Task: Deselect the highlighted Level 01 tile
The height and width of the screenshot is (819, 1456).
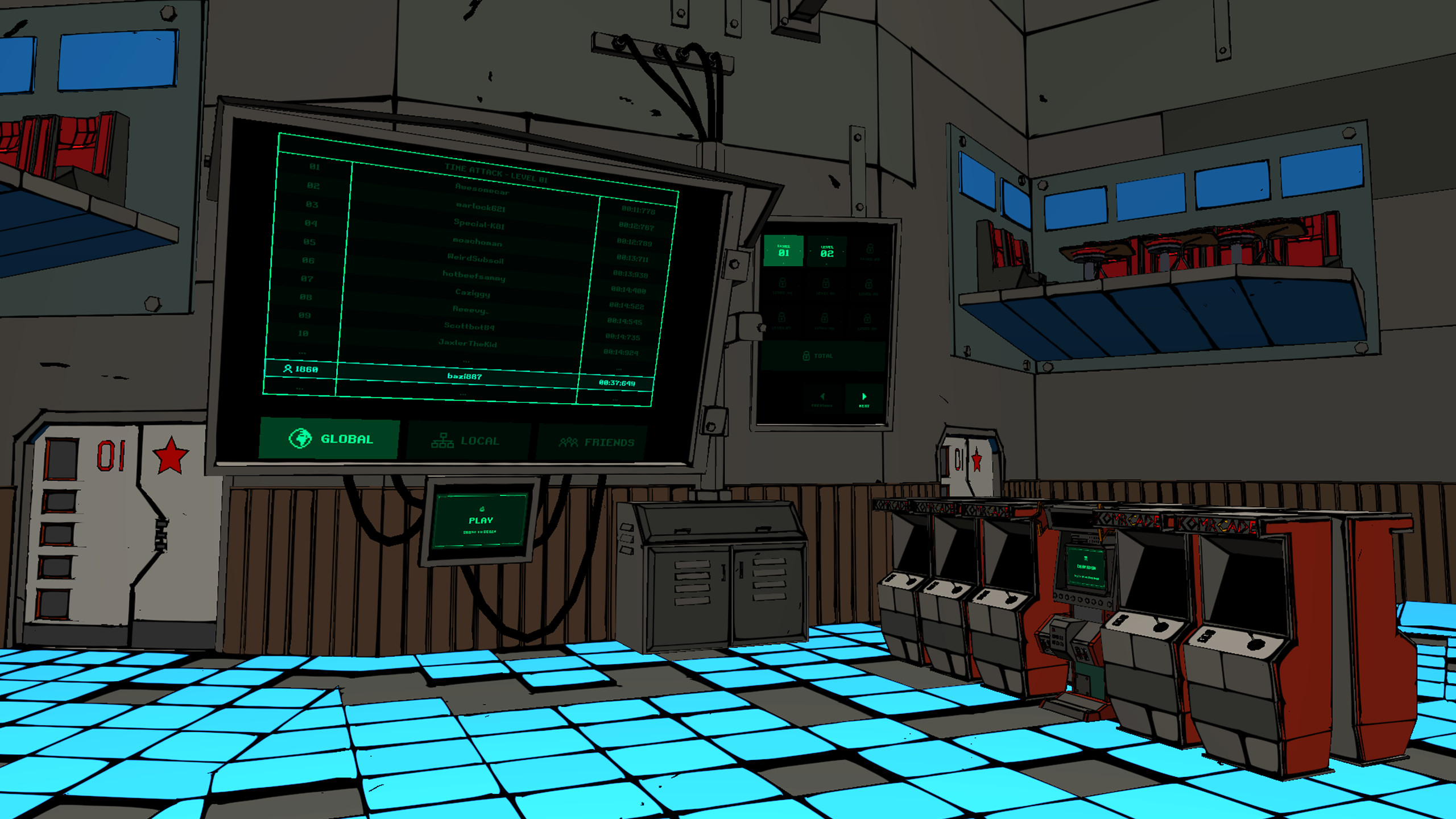Action: (783, 251)
